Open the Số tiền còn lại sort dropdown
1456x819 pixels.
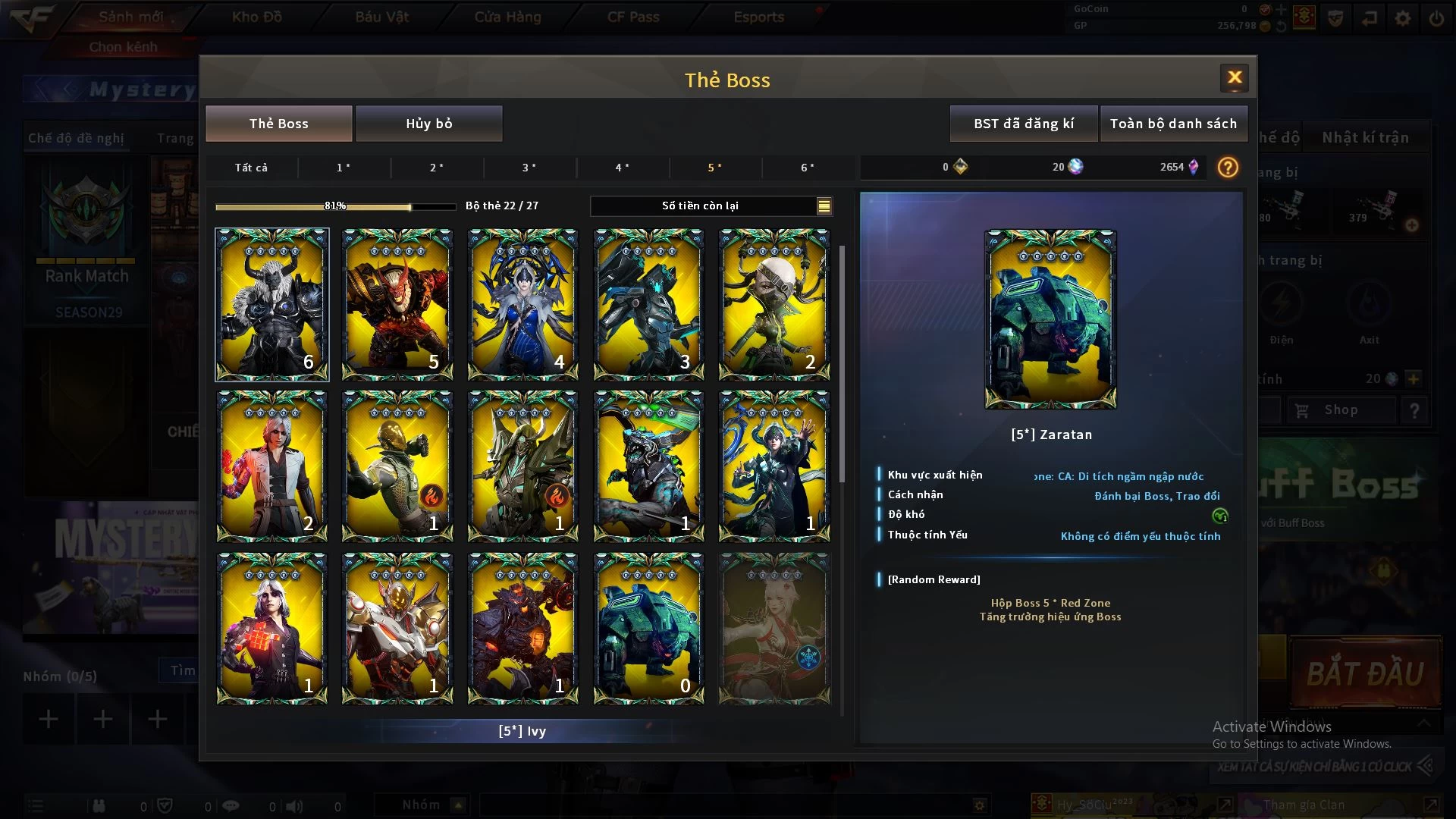point(824,206)
